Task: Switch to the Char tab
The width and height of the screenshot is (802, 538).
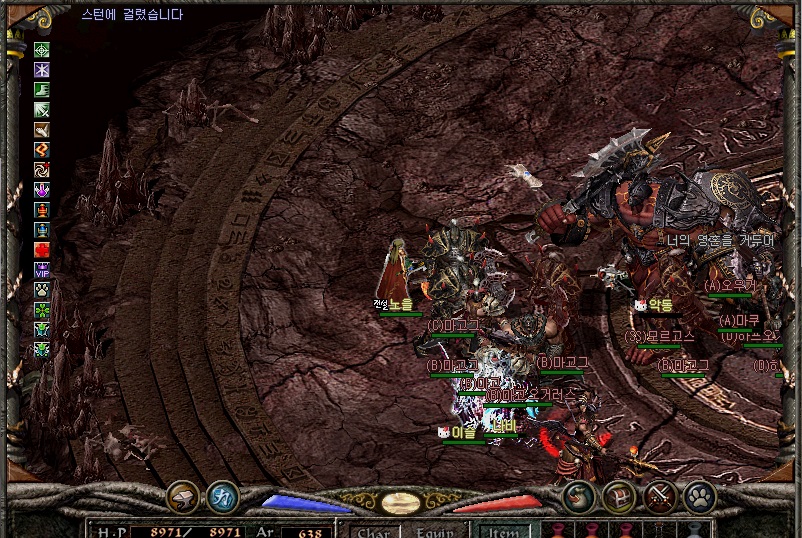Action: coord(373,531)
